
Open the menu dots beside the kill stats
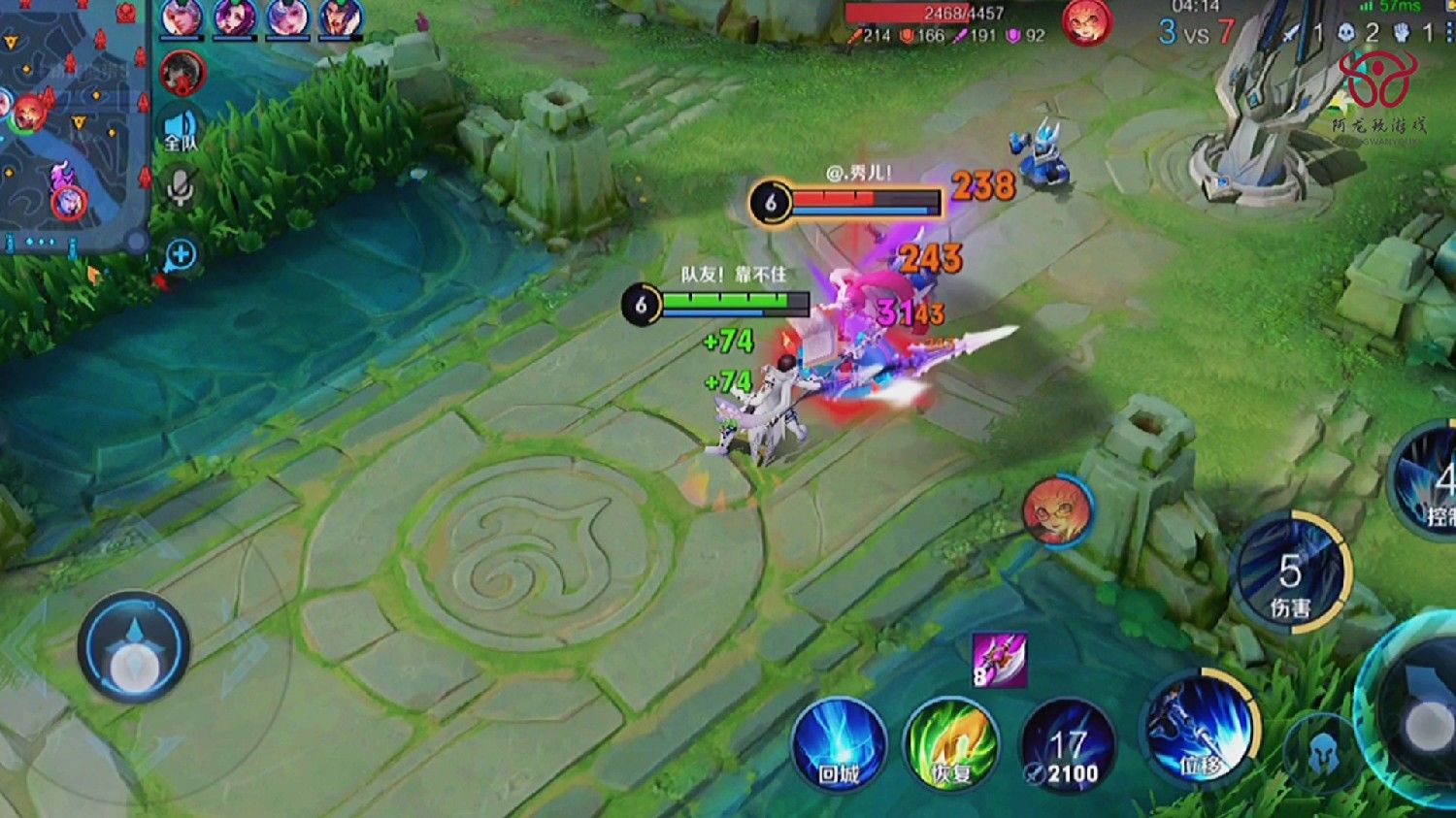pyautogui.click(x=1450, y=33)
